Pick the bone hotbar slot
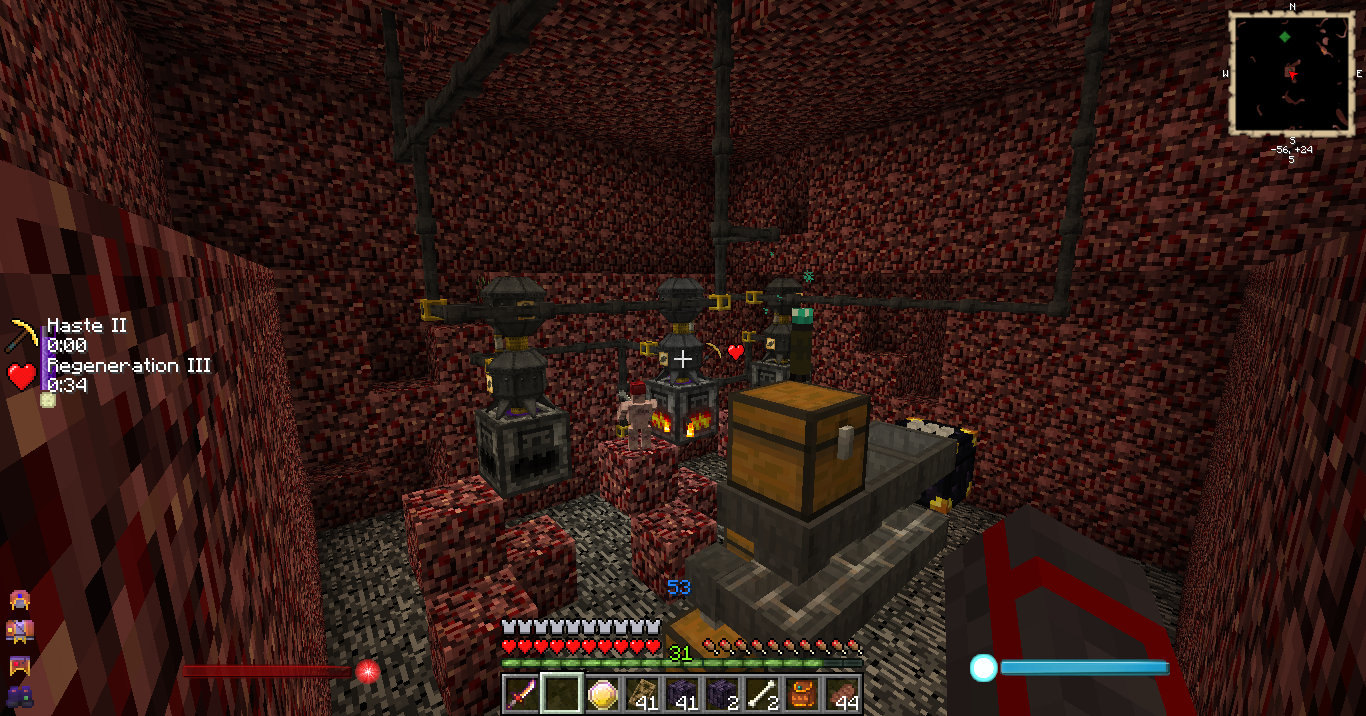 click(762, 693)
